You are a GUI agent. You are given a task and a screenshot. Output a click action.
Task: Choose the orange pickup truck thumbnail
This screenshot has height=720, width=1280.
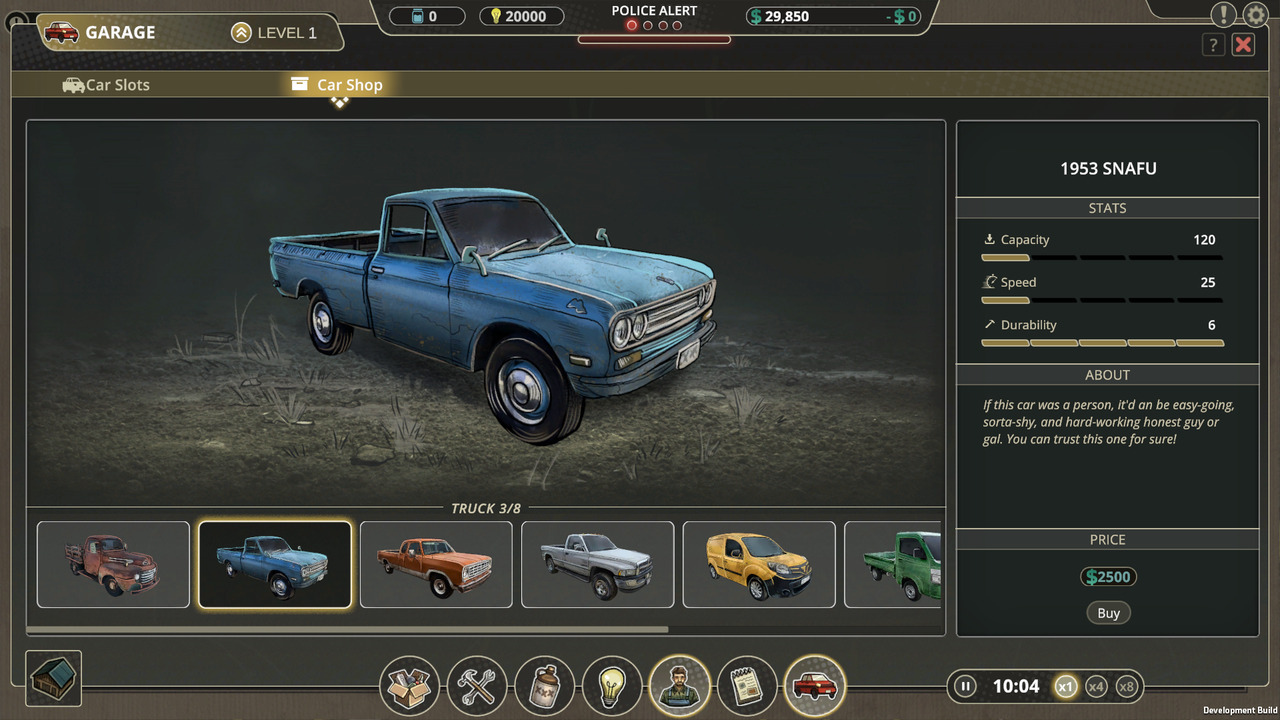tap(436, 564)
